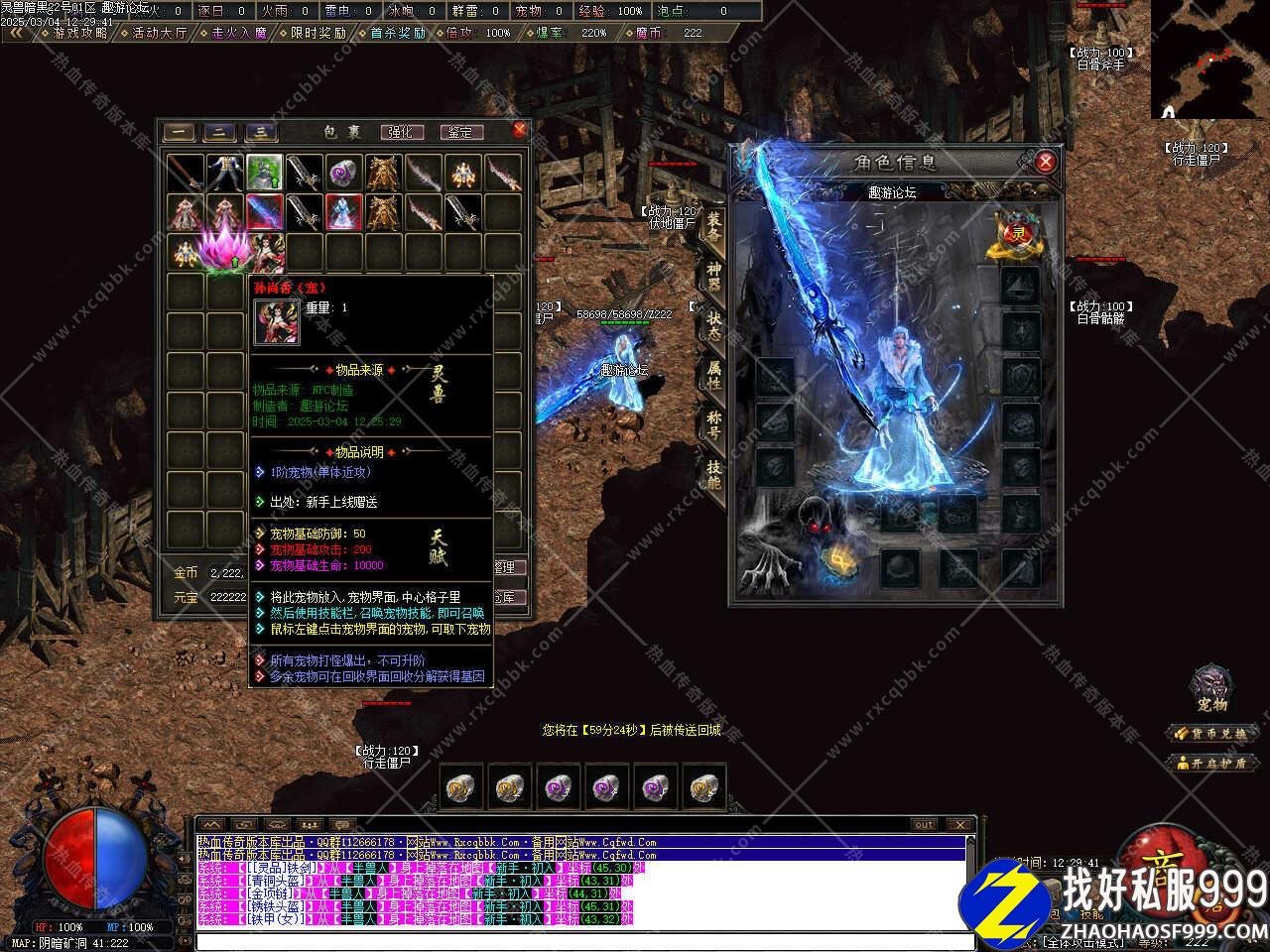Open the minimap of the mine
The width and height of the screenshot is (1270, 952).
point(1209,59)
